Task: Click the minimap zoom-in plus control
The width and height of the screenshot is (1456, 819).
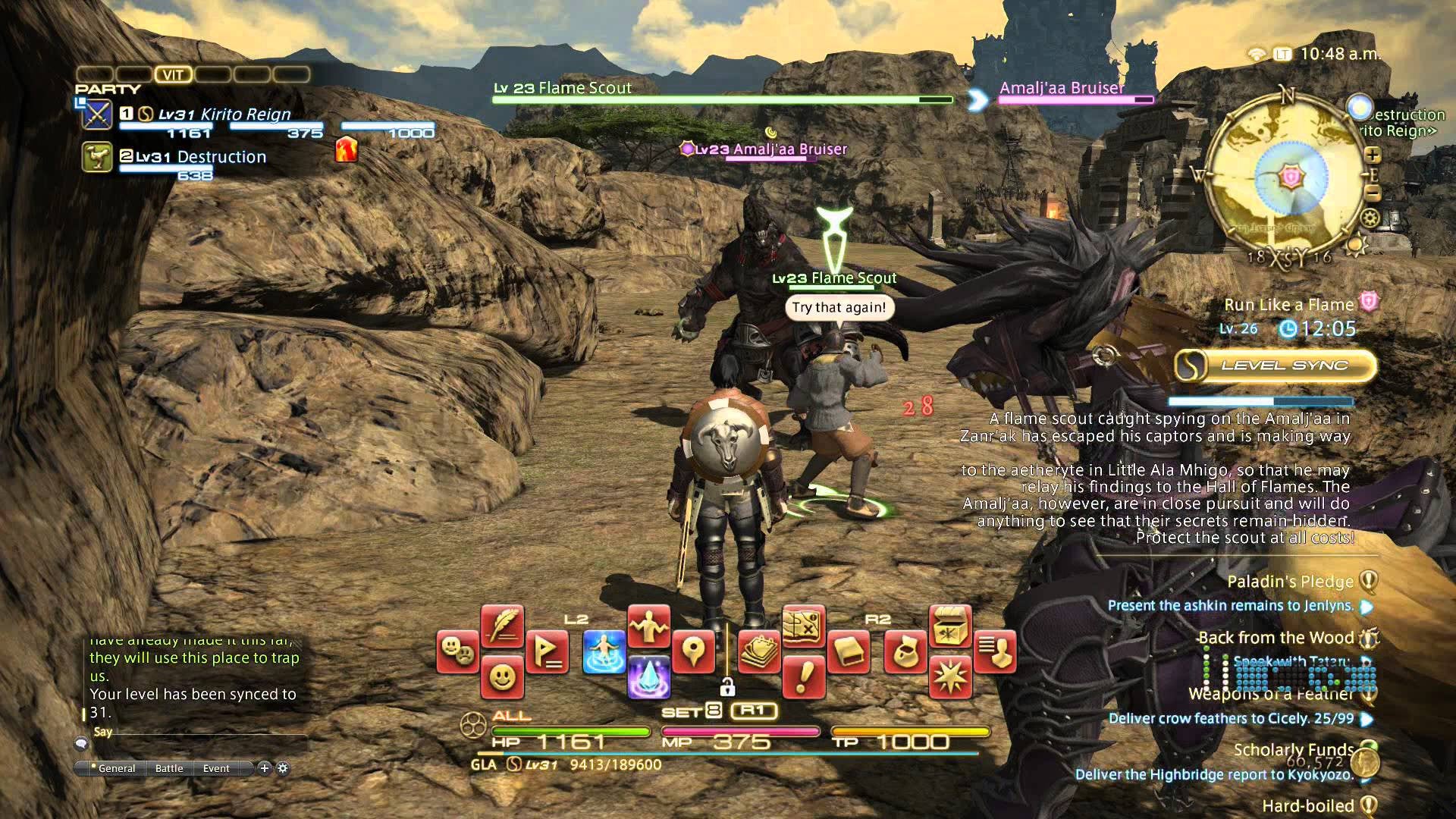Action: point(1373,155)
